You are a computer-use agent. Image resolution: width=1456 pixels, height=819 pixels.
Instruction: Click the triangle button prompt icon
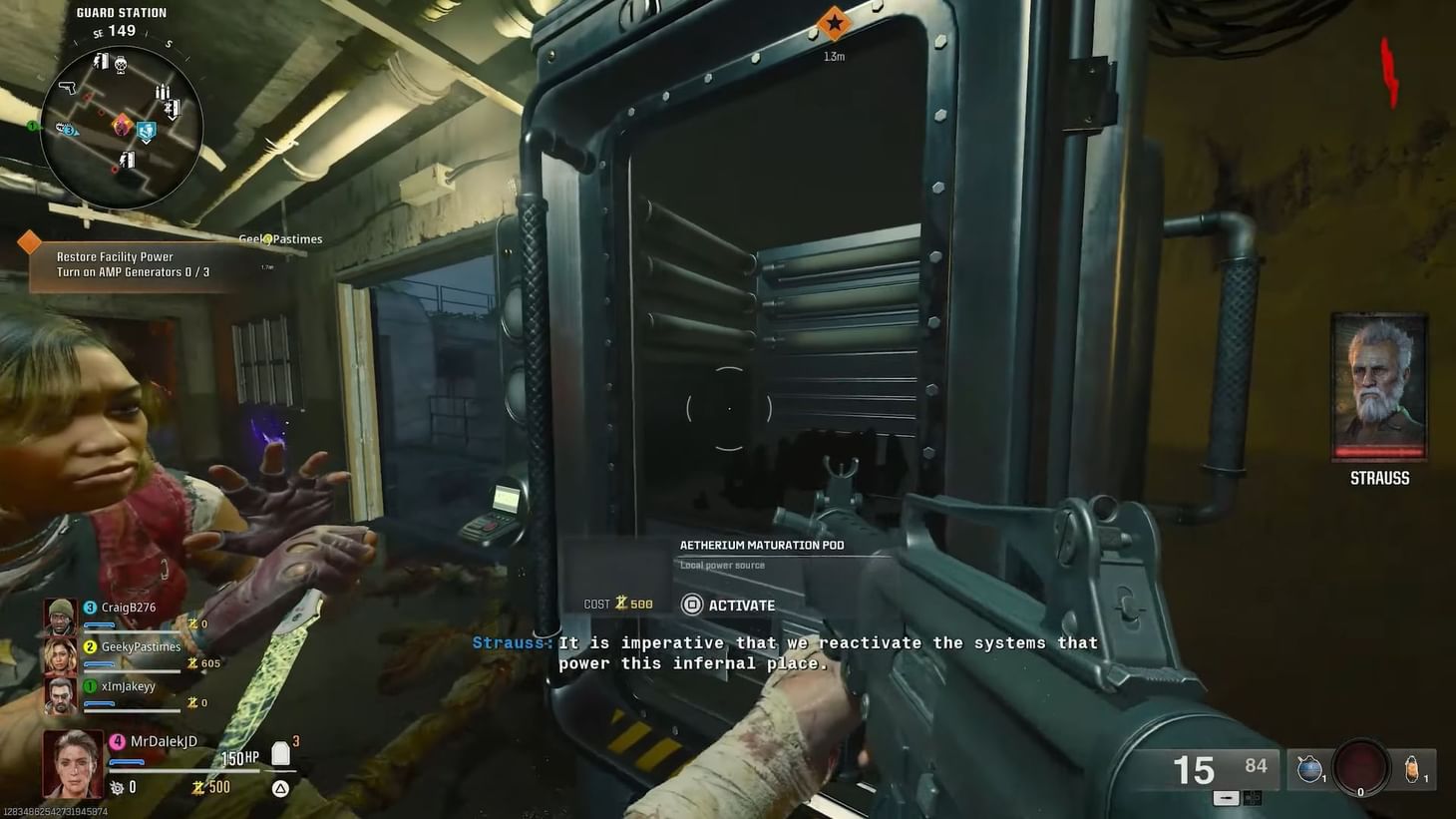pos(280,787)
